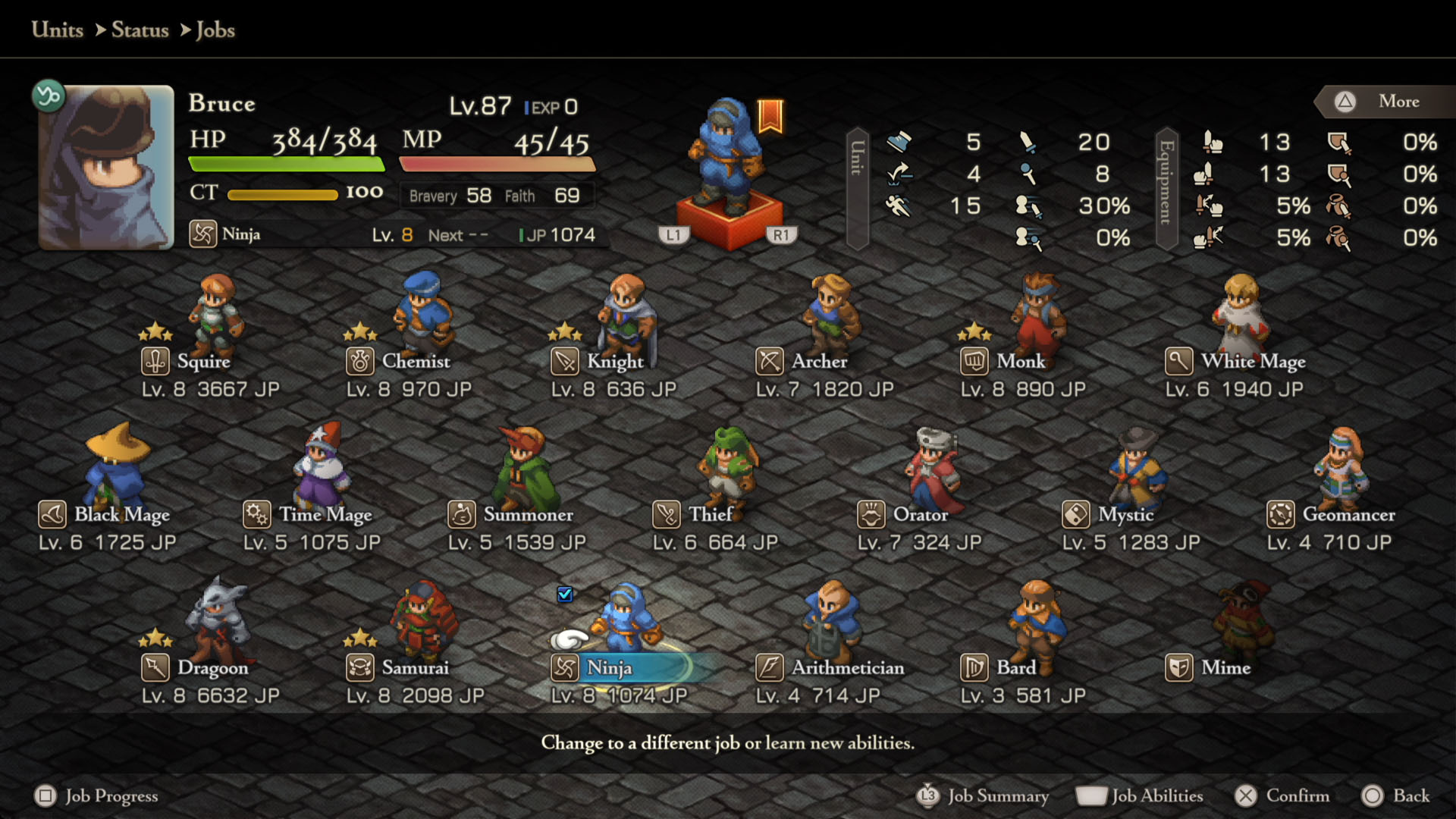Screen dimensions: 1456x819
Task: Choose the Orator job
Action: pos(920,515)
